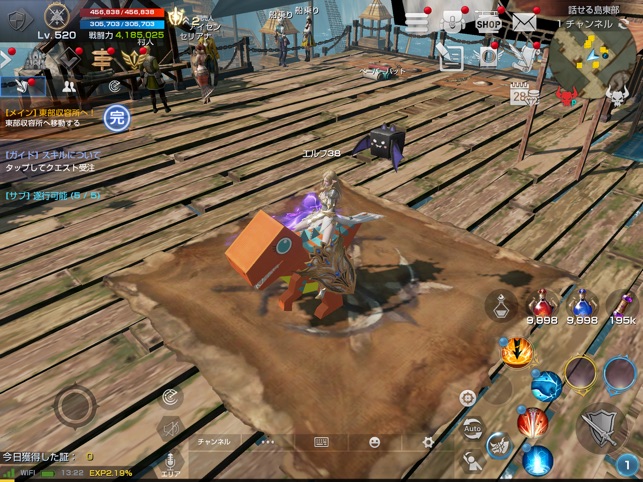Use the purple scroll item slot
This screenshot has width=643, height=482.
[x=621, y=304]
